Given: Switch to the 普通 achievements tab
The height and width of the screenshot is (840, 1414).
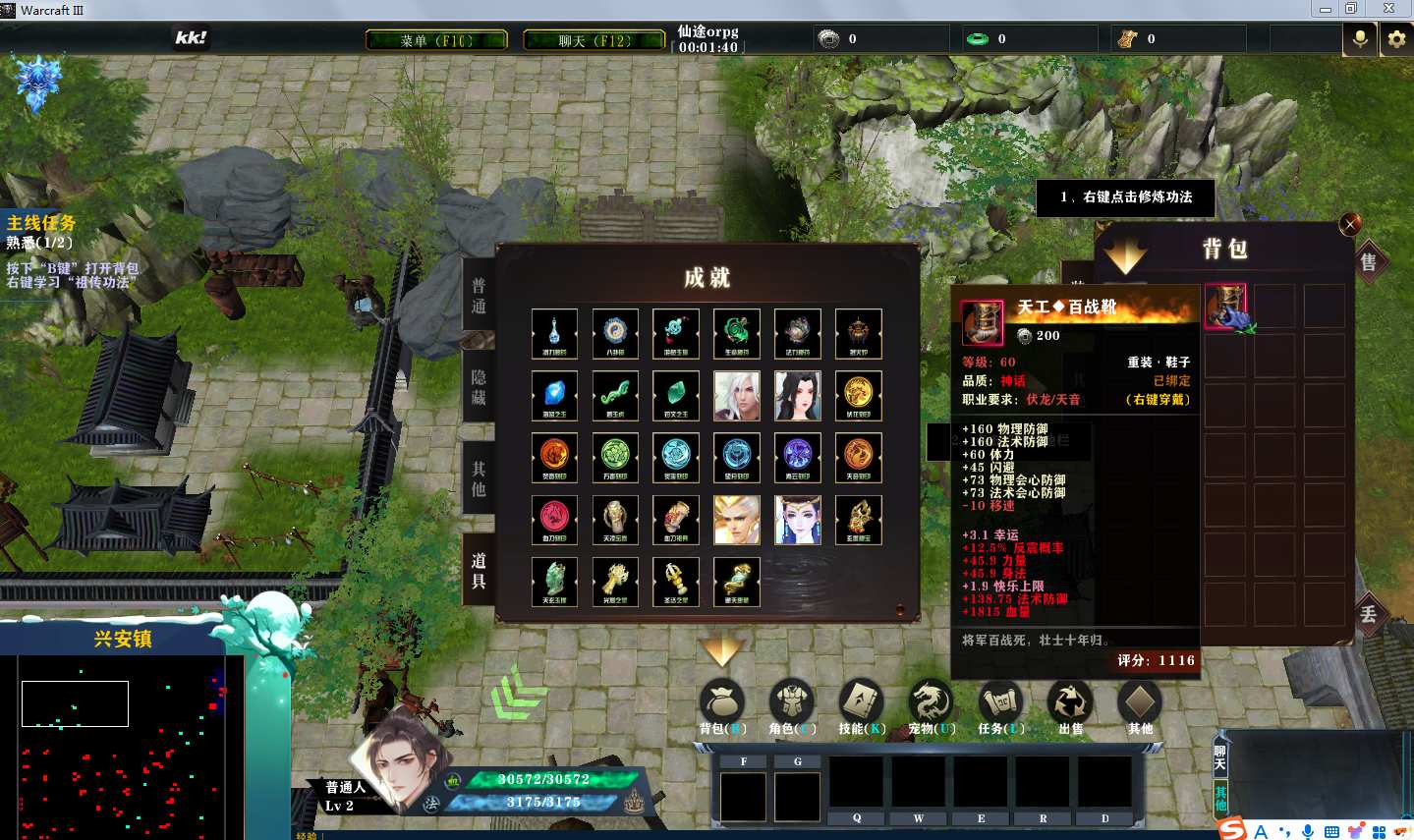Looking at the screenshot, I should click(479, 296).
